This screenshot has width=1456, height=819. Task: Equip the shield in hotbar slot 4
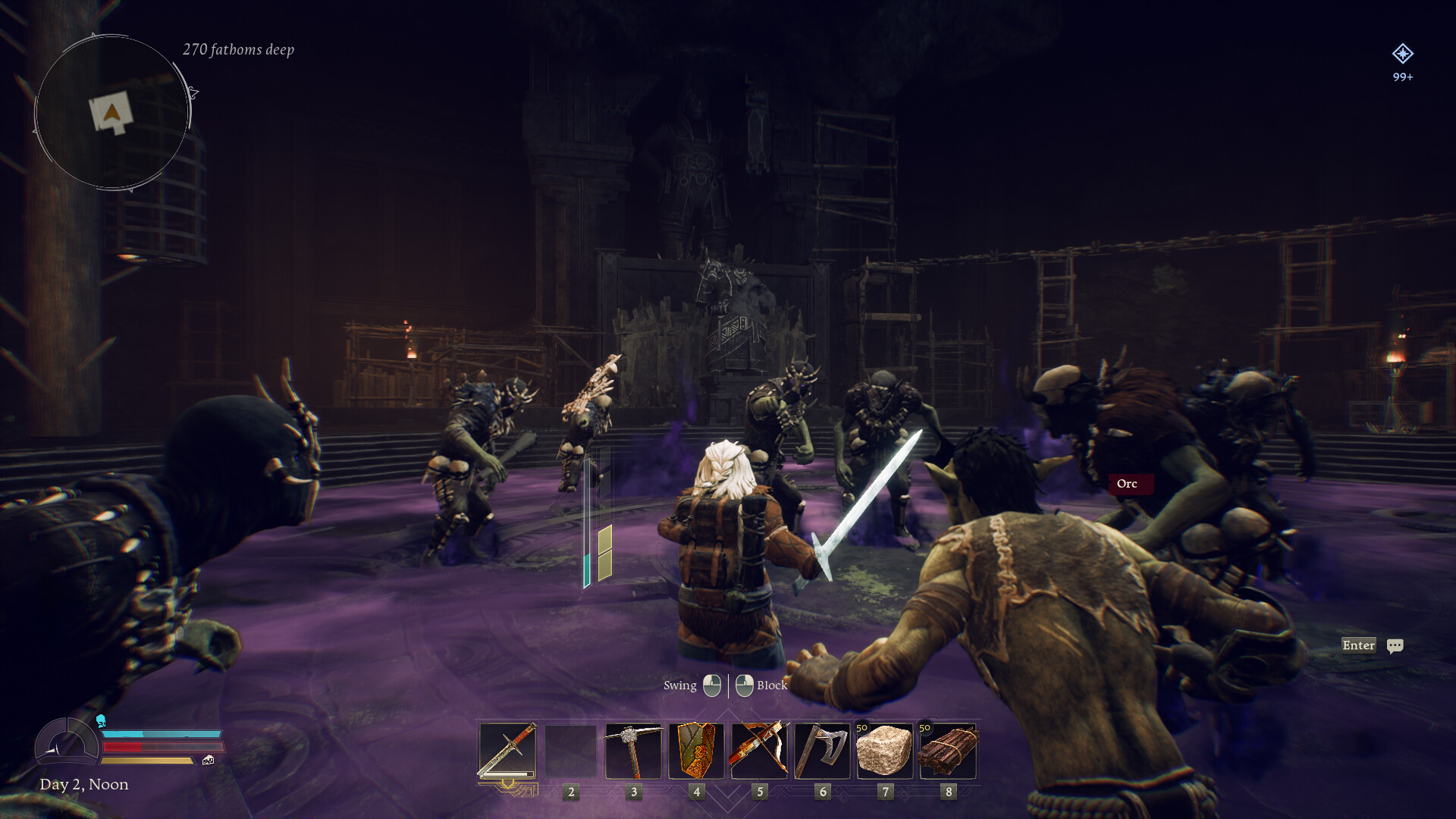point(696,752)
